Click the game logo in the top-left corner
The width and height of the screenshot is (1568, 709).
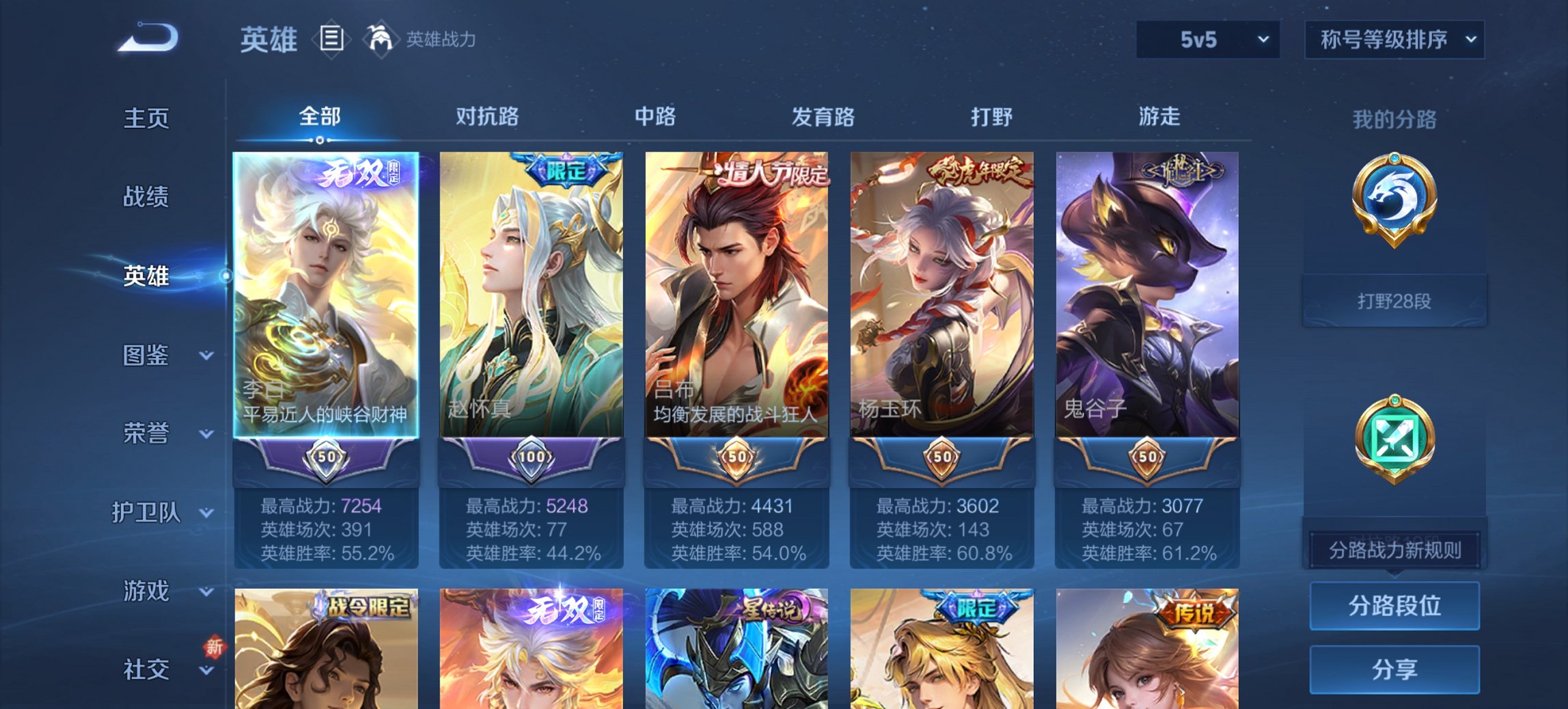click(x=147, y=40)
